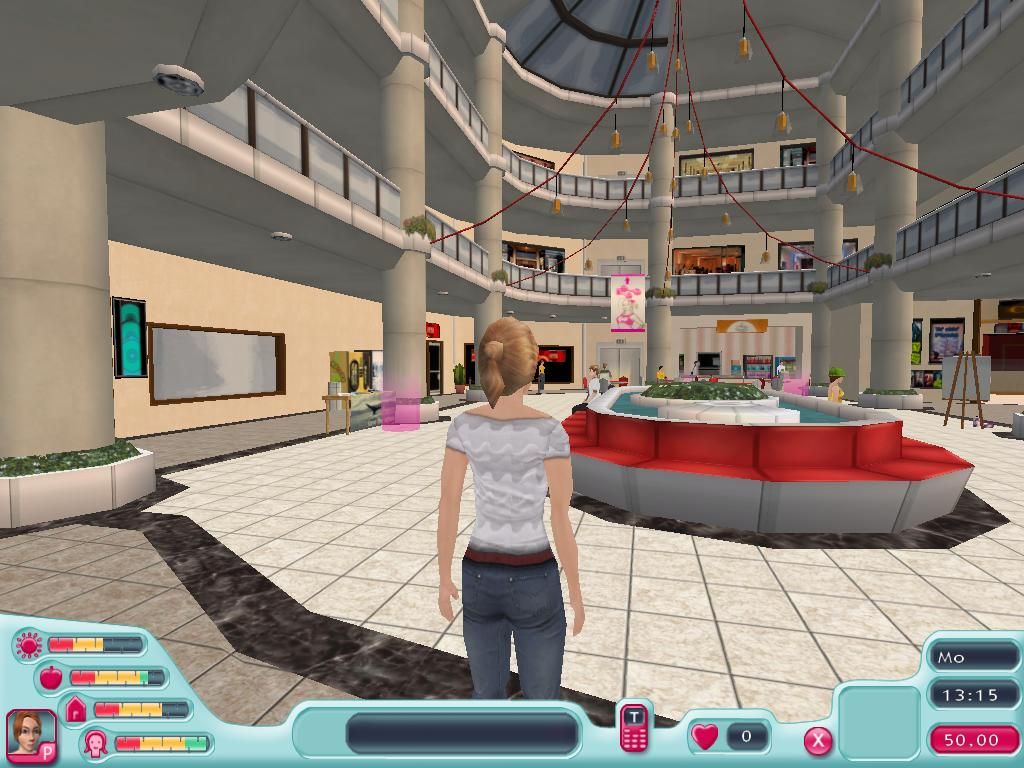Click the pink X button
Viewport: 1024px width, 768px height.
coord(818,740)
